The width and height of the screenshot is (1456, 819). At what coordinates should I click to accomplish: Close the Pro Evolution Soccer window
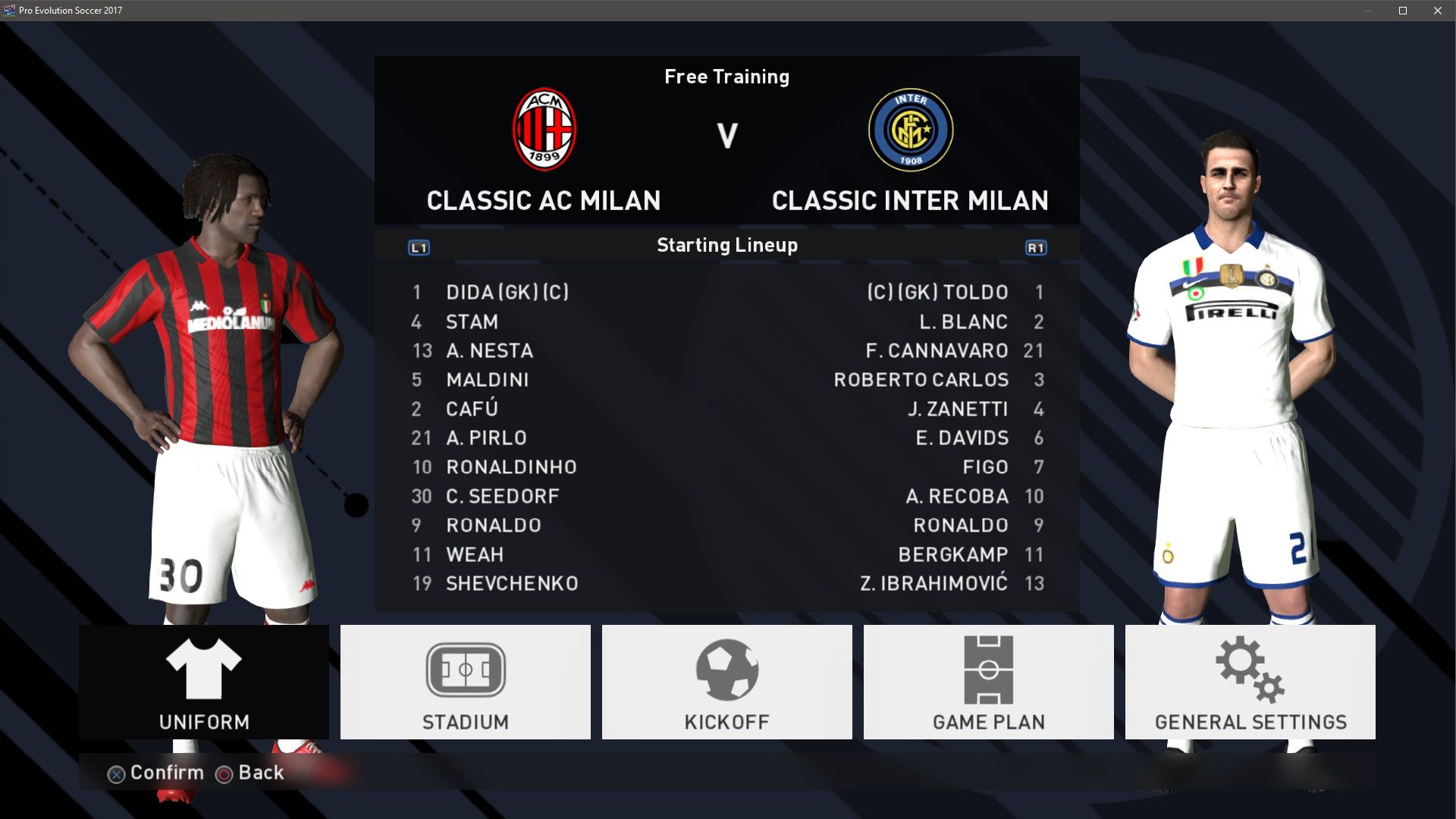1437,11
